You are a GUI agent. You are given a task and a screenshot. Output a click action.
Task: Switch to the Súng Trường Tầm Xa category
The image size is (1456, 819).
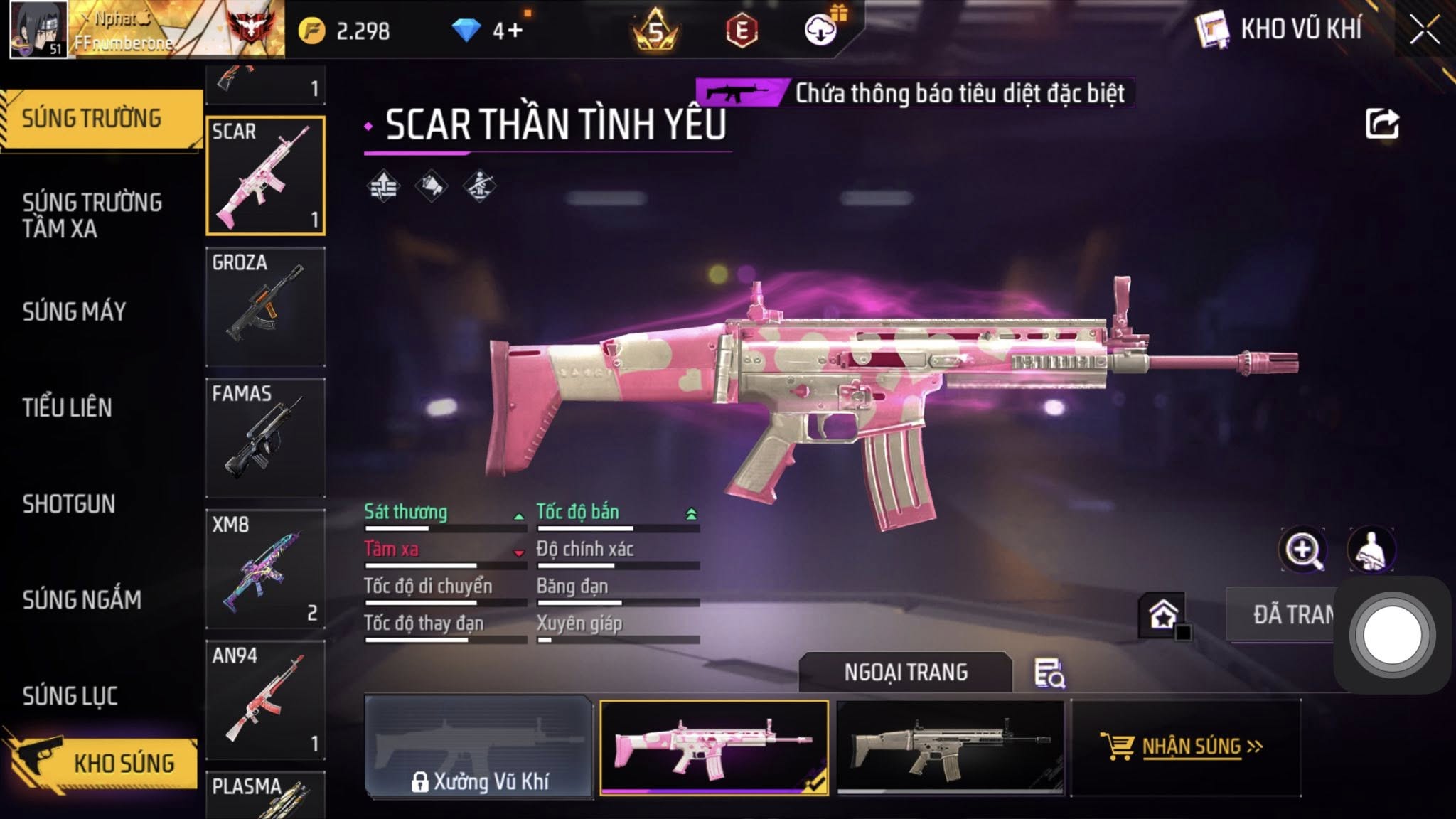92,215
